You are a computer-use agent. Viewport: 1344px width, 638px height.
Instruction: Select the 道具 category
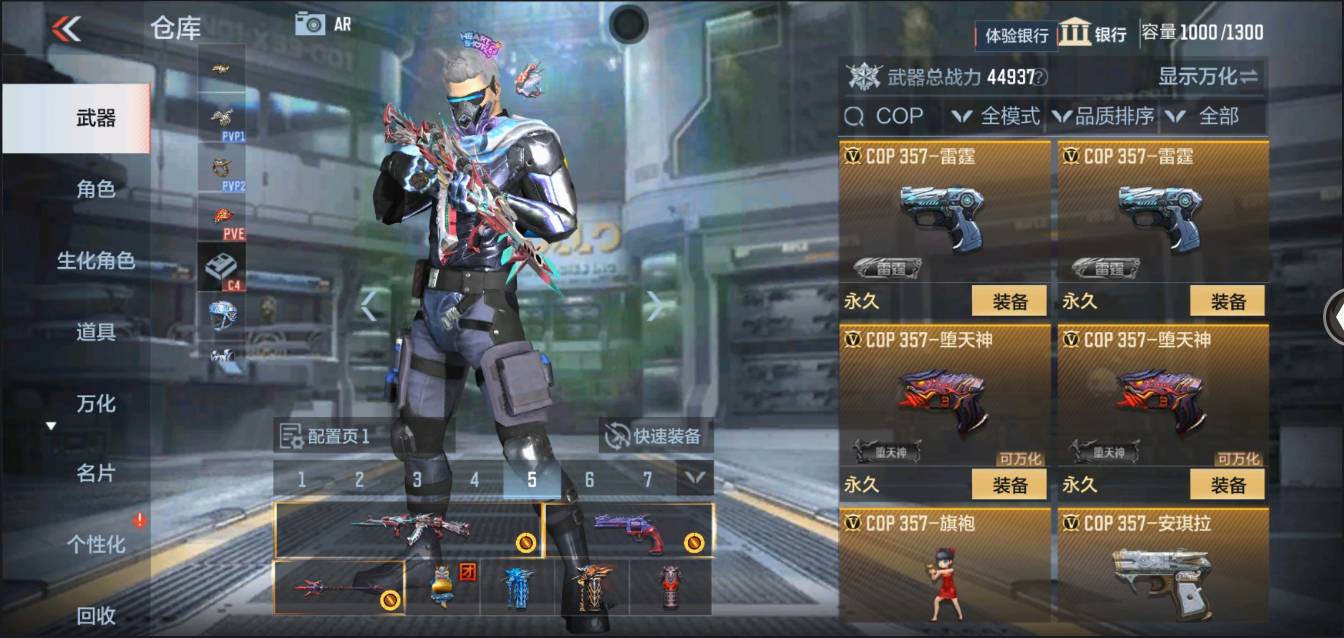[x=95, y=332]
